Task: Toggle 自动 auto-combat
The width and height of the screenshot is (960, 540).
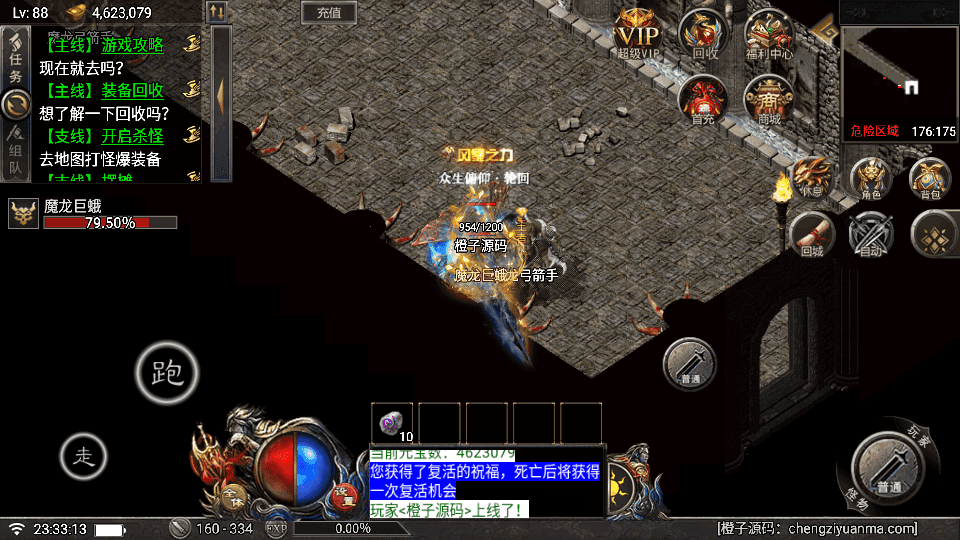Action: [x=870, y=236]
